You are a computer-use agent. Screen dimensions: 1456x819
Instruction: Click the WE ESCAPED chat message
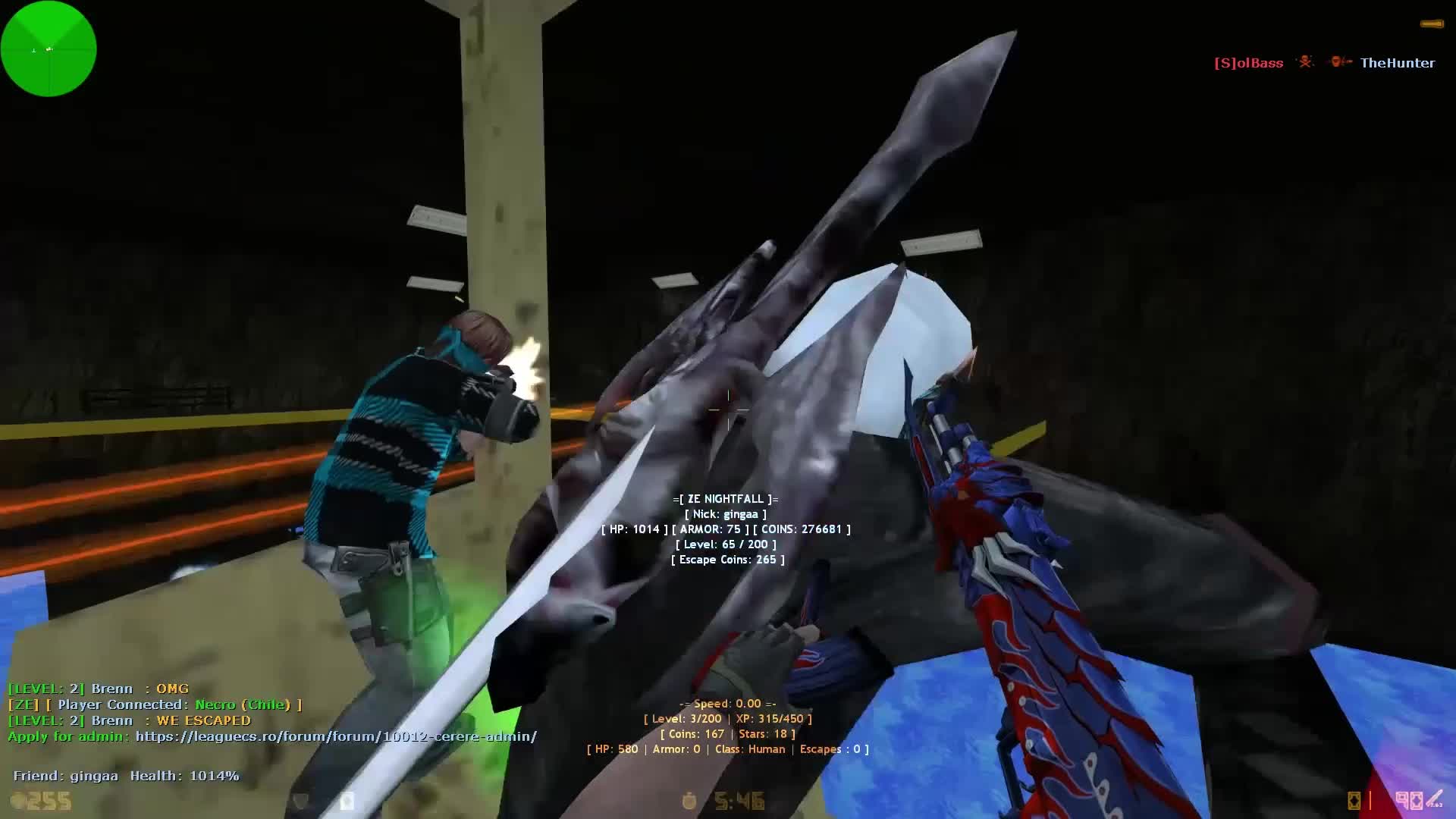pyautogui.click(x=205, y=720)
